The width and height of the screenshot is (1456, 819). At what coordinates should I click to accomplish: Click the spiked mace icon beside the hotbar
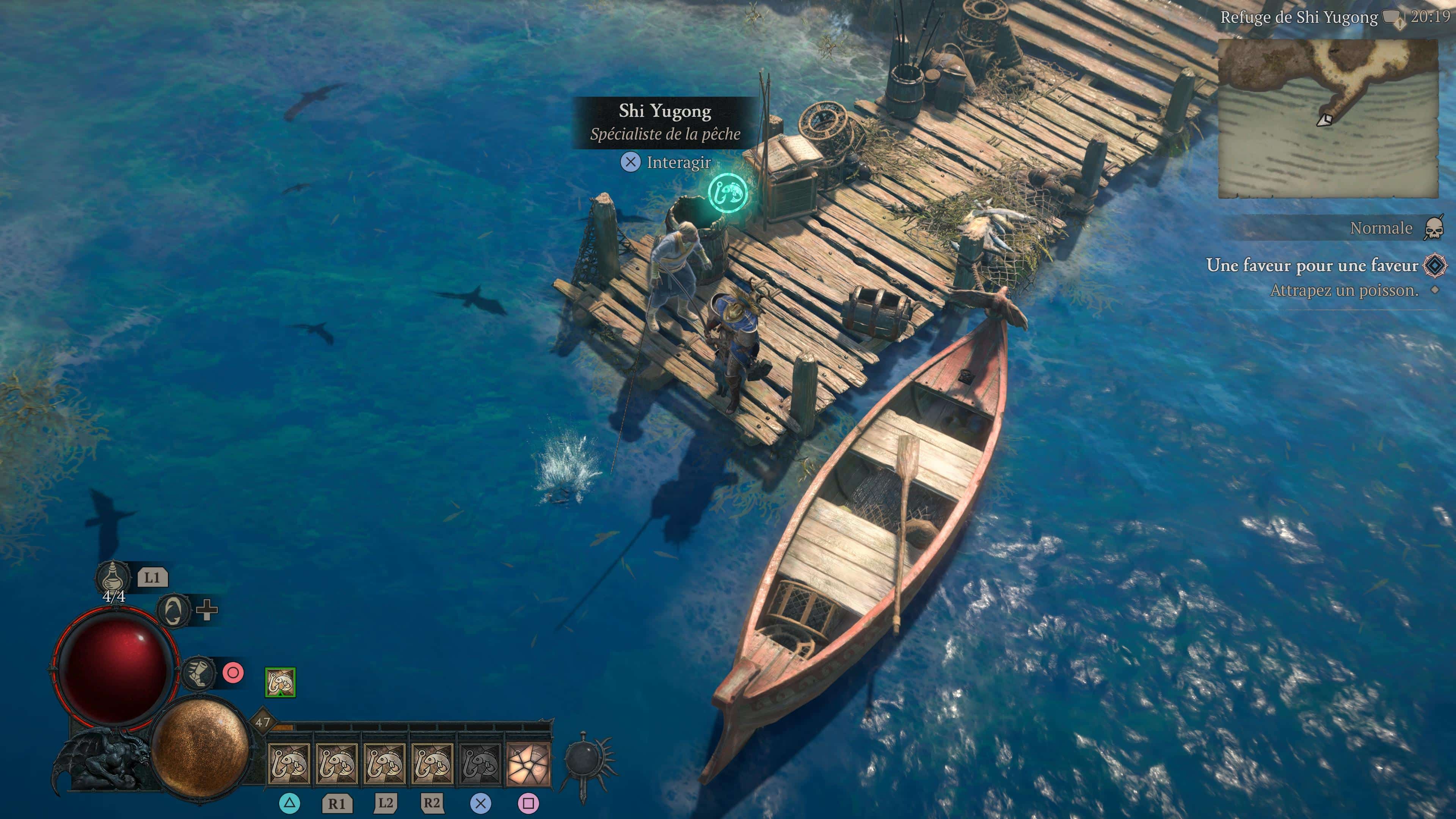586,759
